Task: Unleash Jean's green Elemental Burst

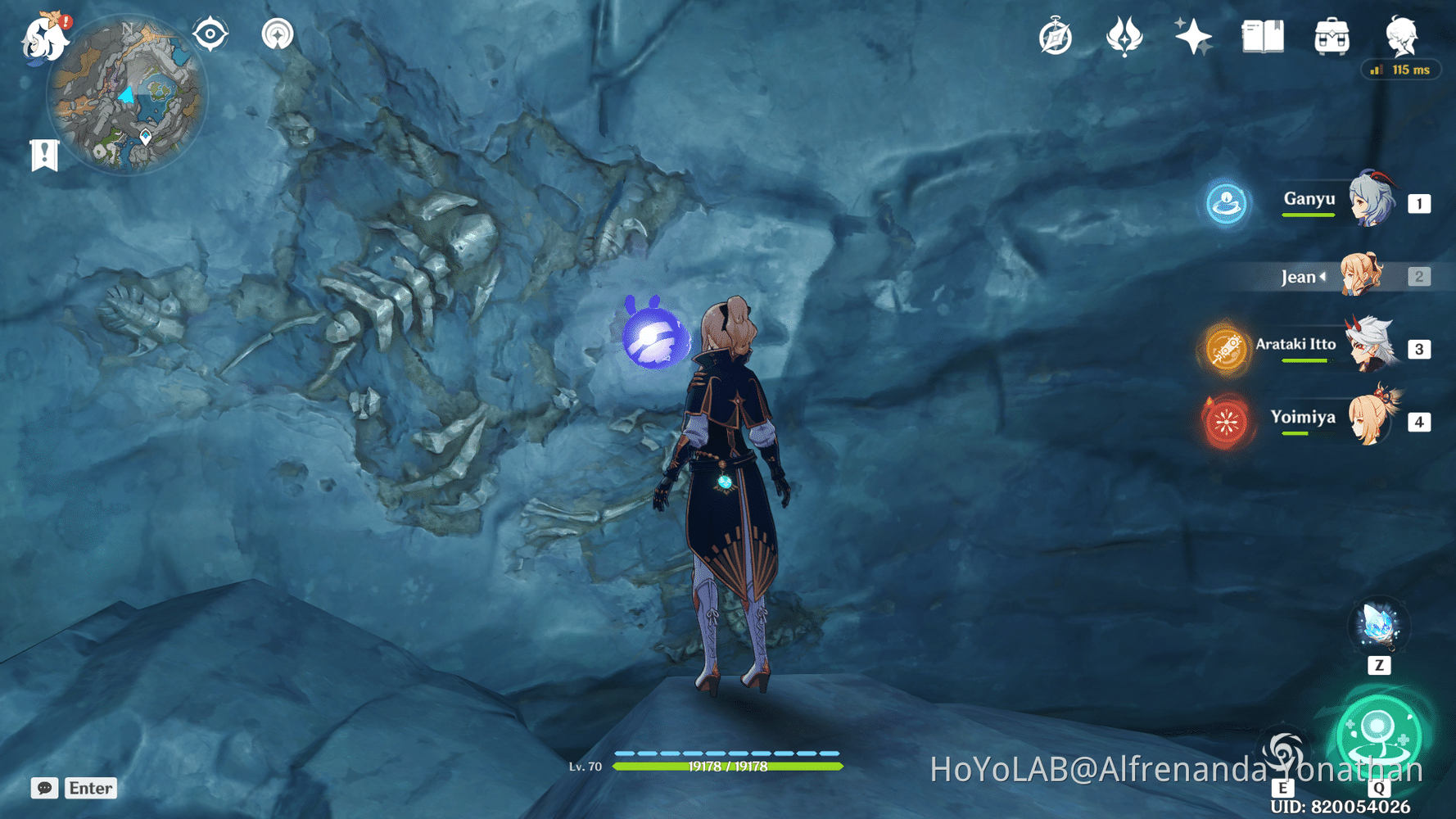Action: pyautogui.click(x=1379, y=734)
